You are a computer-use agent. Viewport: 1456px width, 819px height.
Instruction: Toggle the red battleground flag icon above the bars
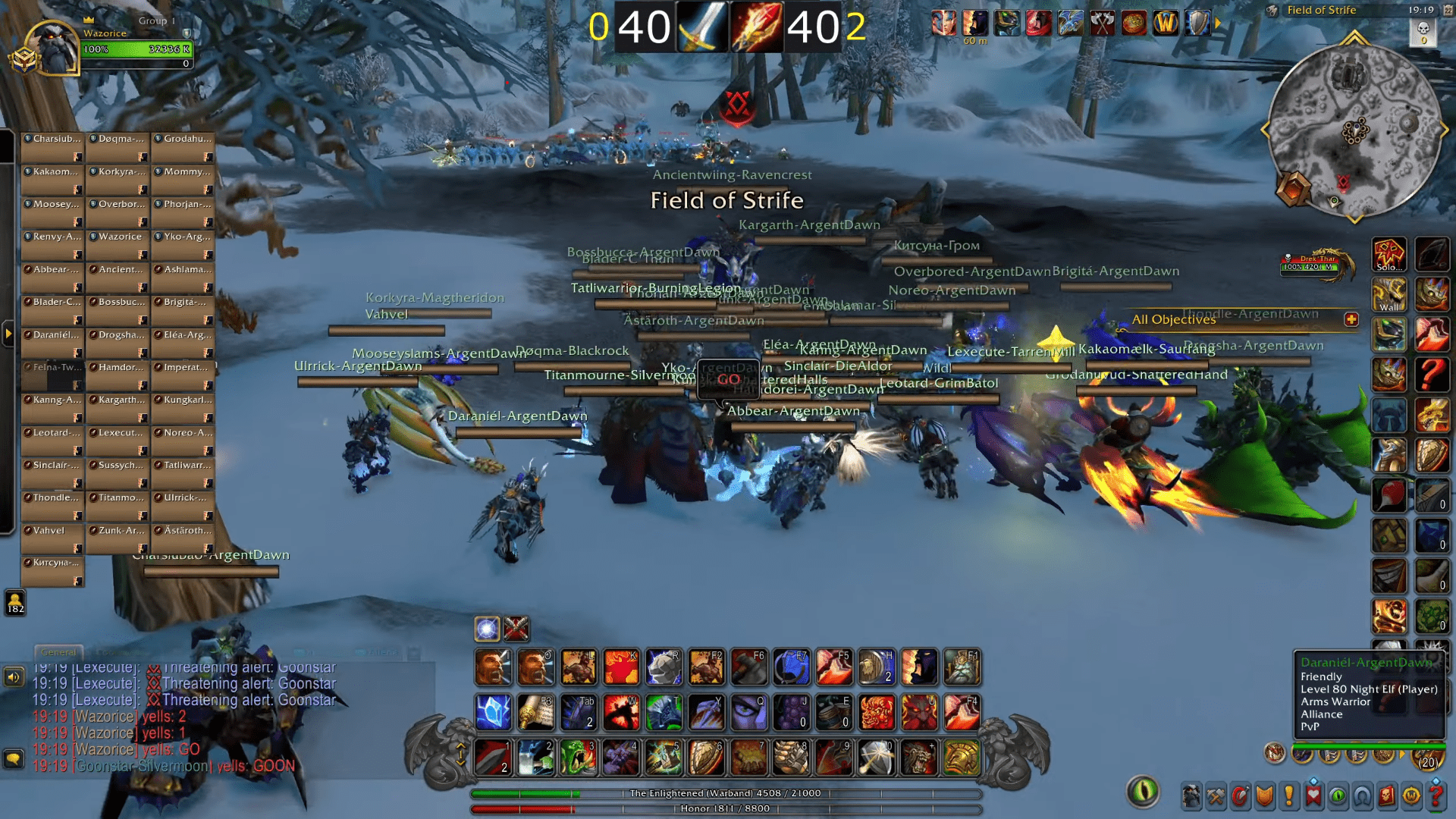click(x=516, y=627)
